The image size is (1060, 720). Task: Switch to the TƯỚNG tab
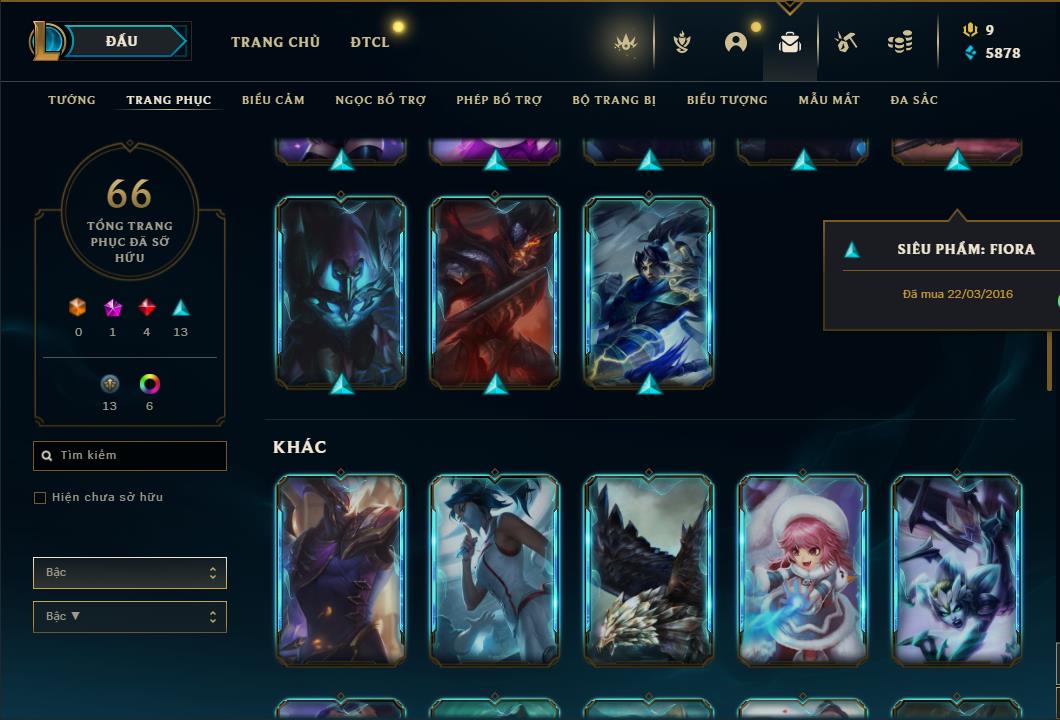(x=72, y=100)
